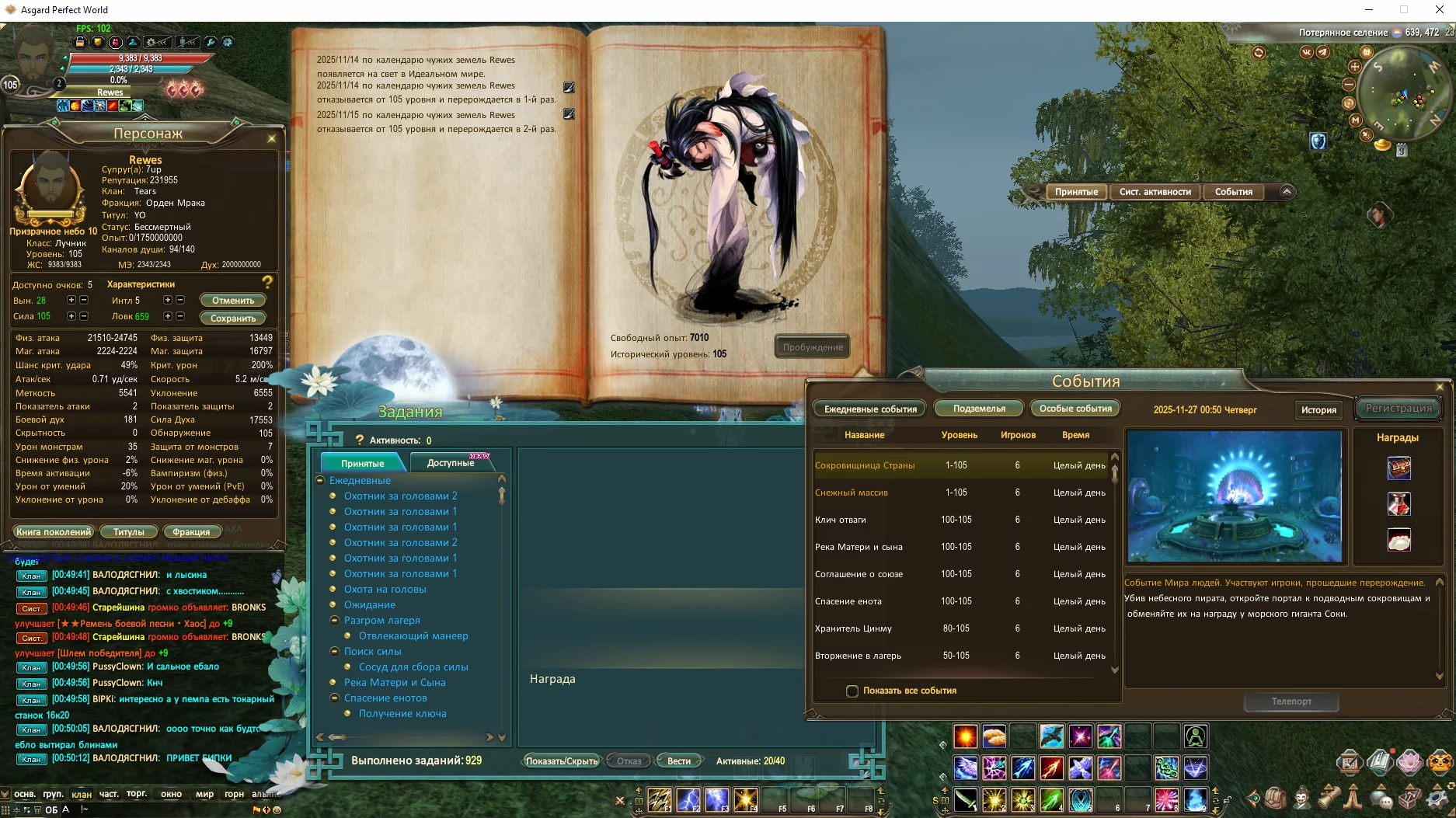
Task: Switch to the Доступные quests tab
Action: coord(451,462)
